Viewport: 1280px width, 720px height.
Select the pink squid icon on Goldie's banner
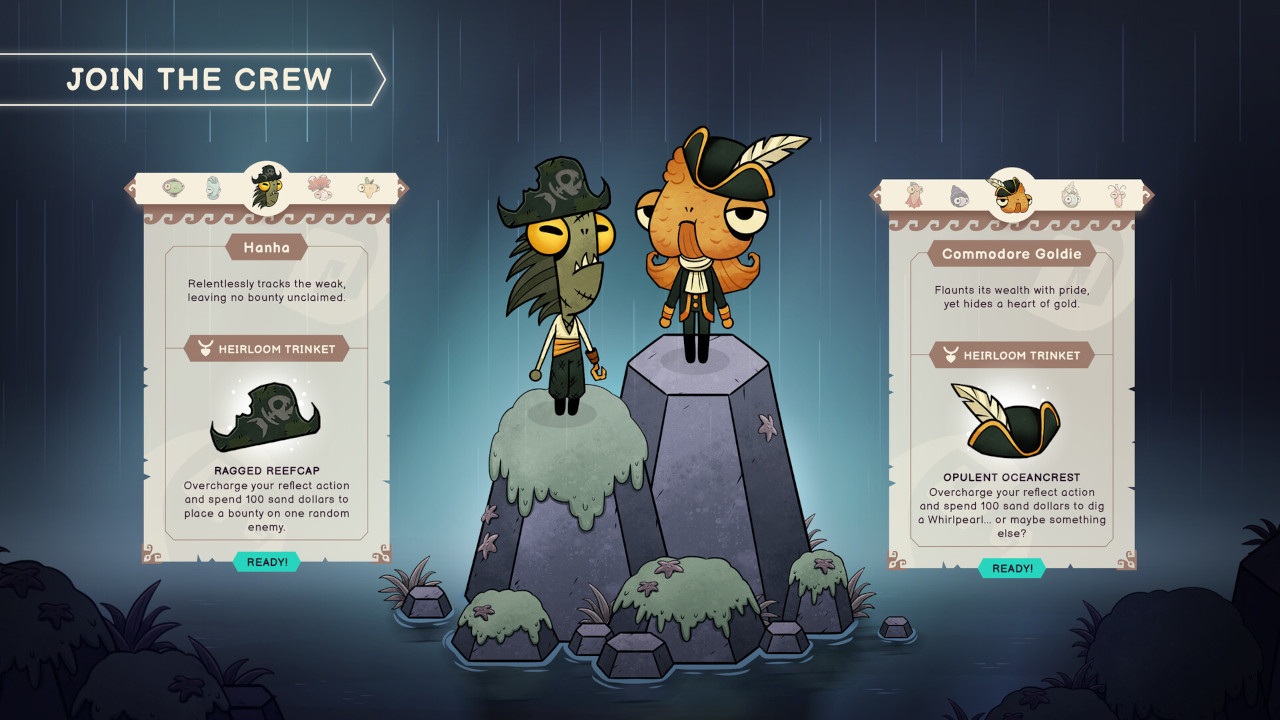tap(913, 197)
